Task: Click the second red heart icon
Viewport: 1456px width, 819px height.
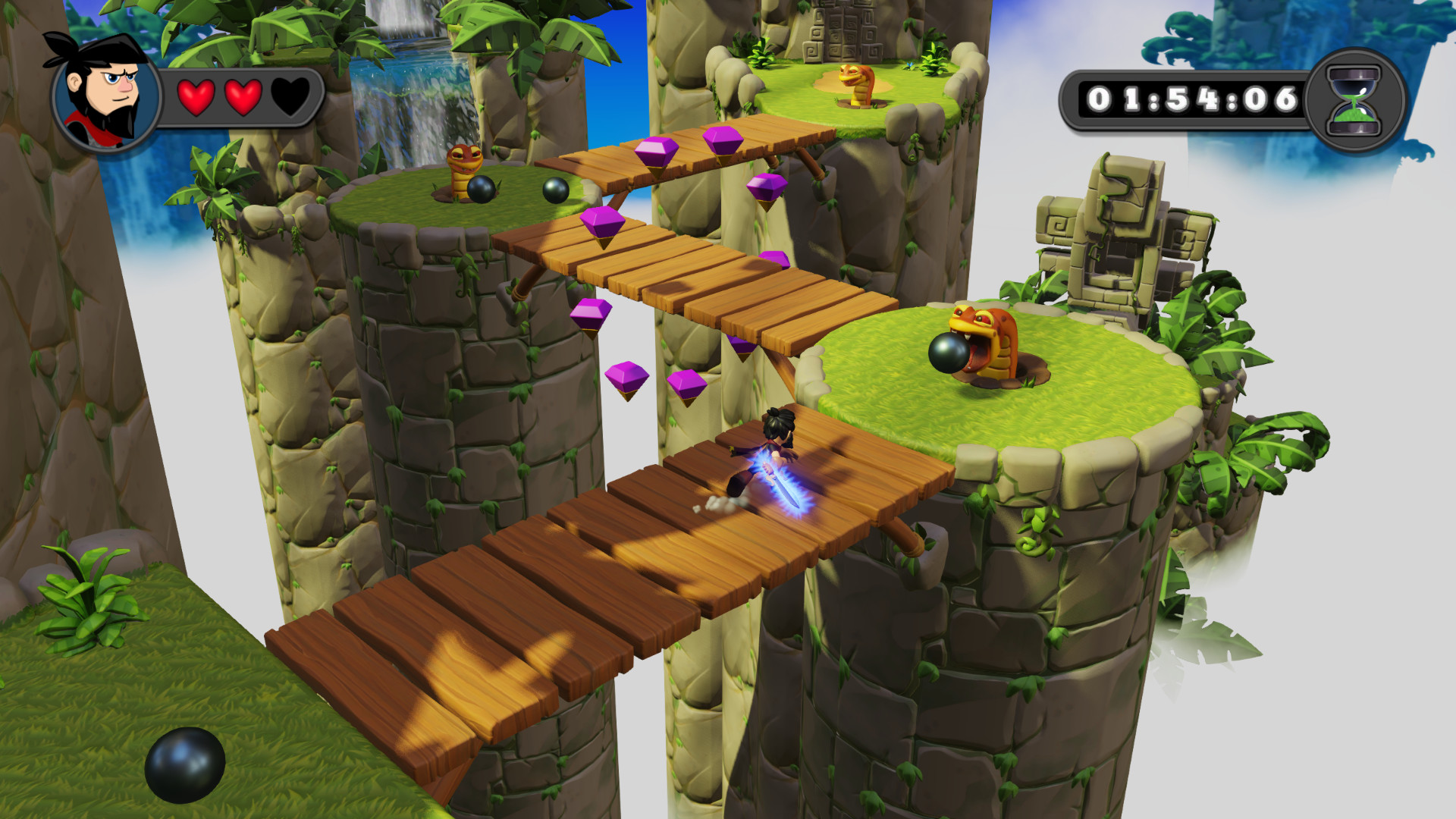Action: pos(243,96)
